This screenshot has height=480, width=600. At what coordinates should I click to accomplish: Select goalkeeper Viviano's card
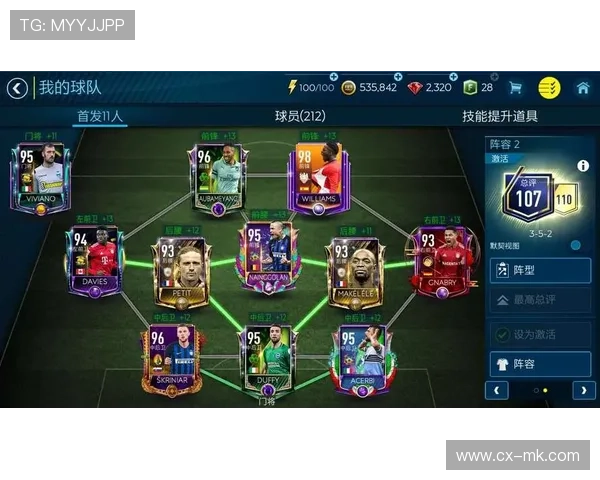pyautogui.click(x=38, y=178)
